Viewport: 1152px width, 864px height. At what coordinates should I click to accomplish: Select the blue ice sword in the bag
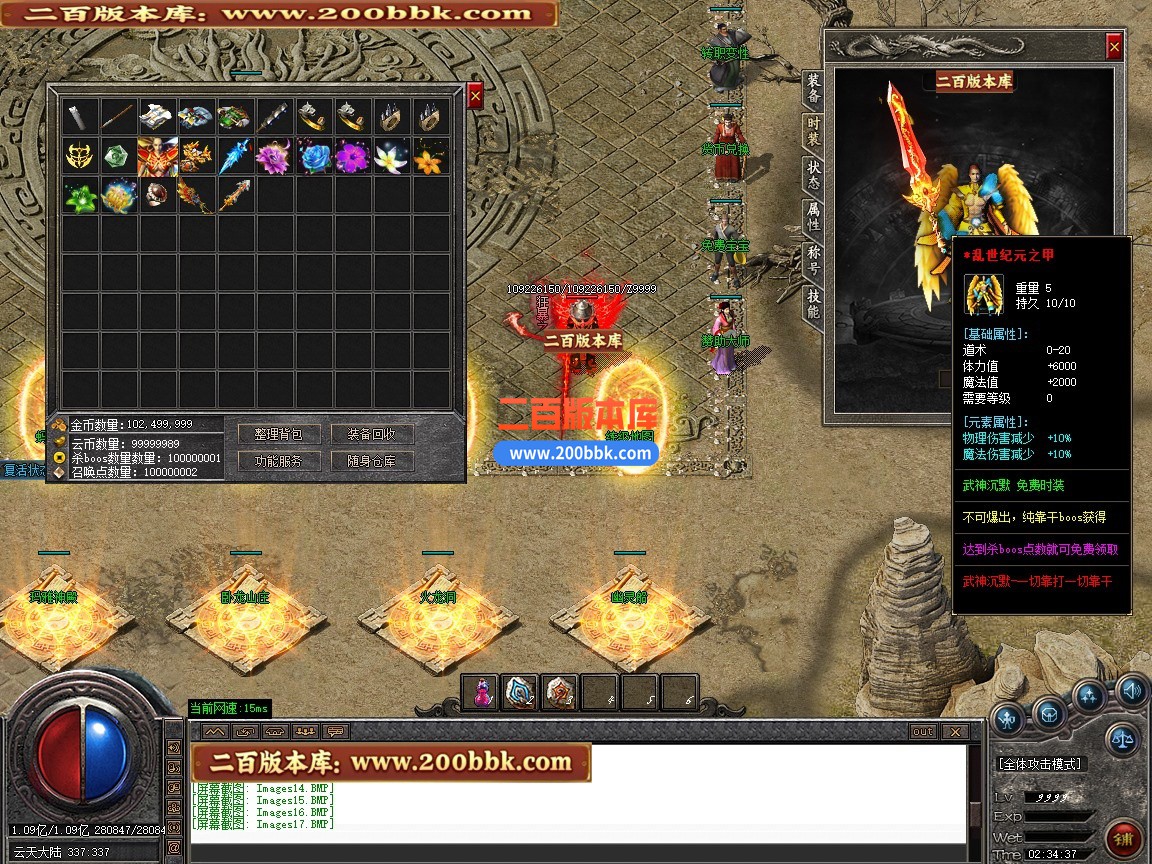coord(236,157)
